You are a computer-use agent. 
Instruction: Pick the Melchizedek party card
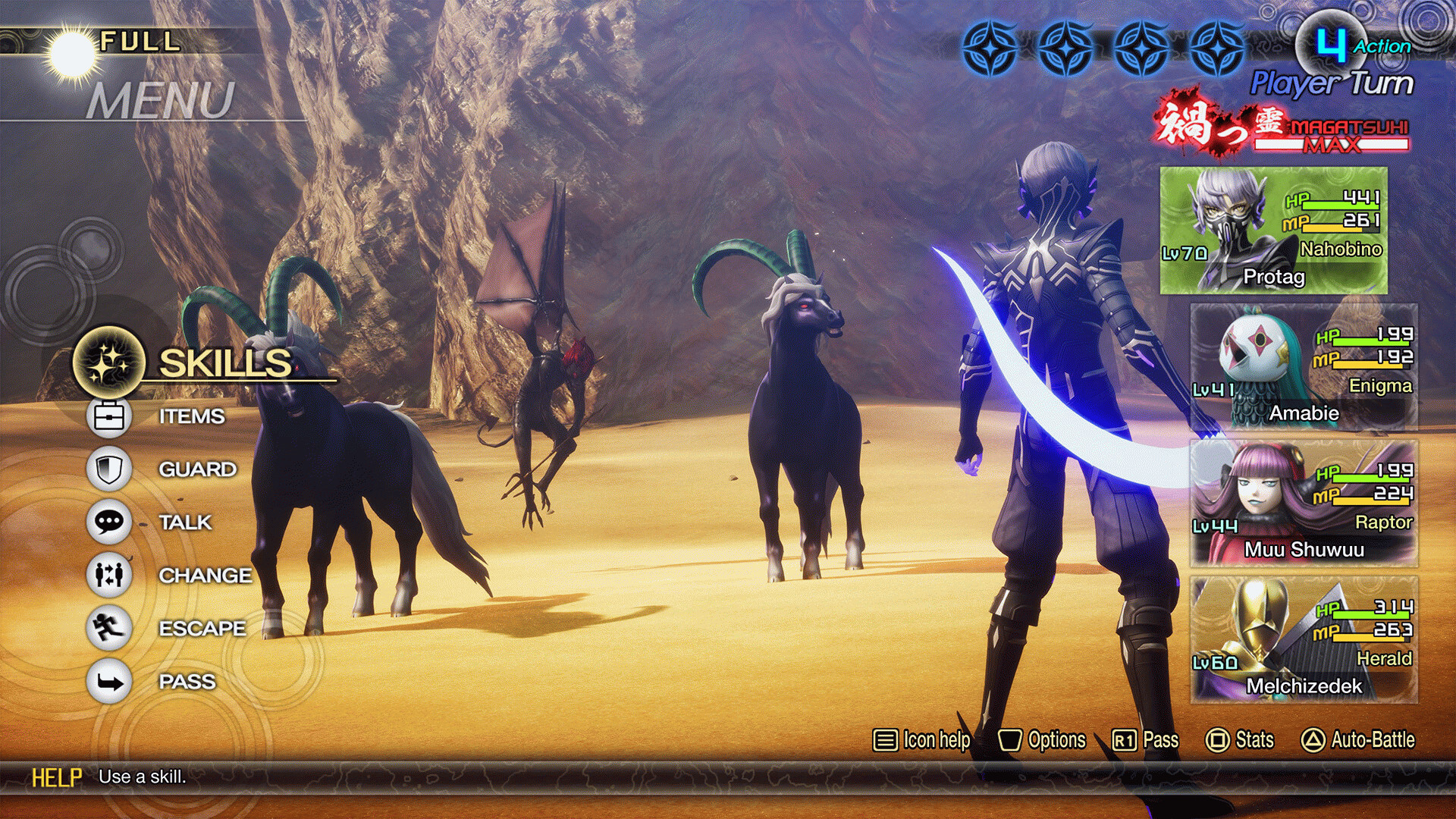[1304, 641]
